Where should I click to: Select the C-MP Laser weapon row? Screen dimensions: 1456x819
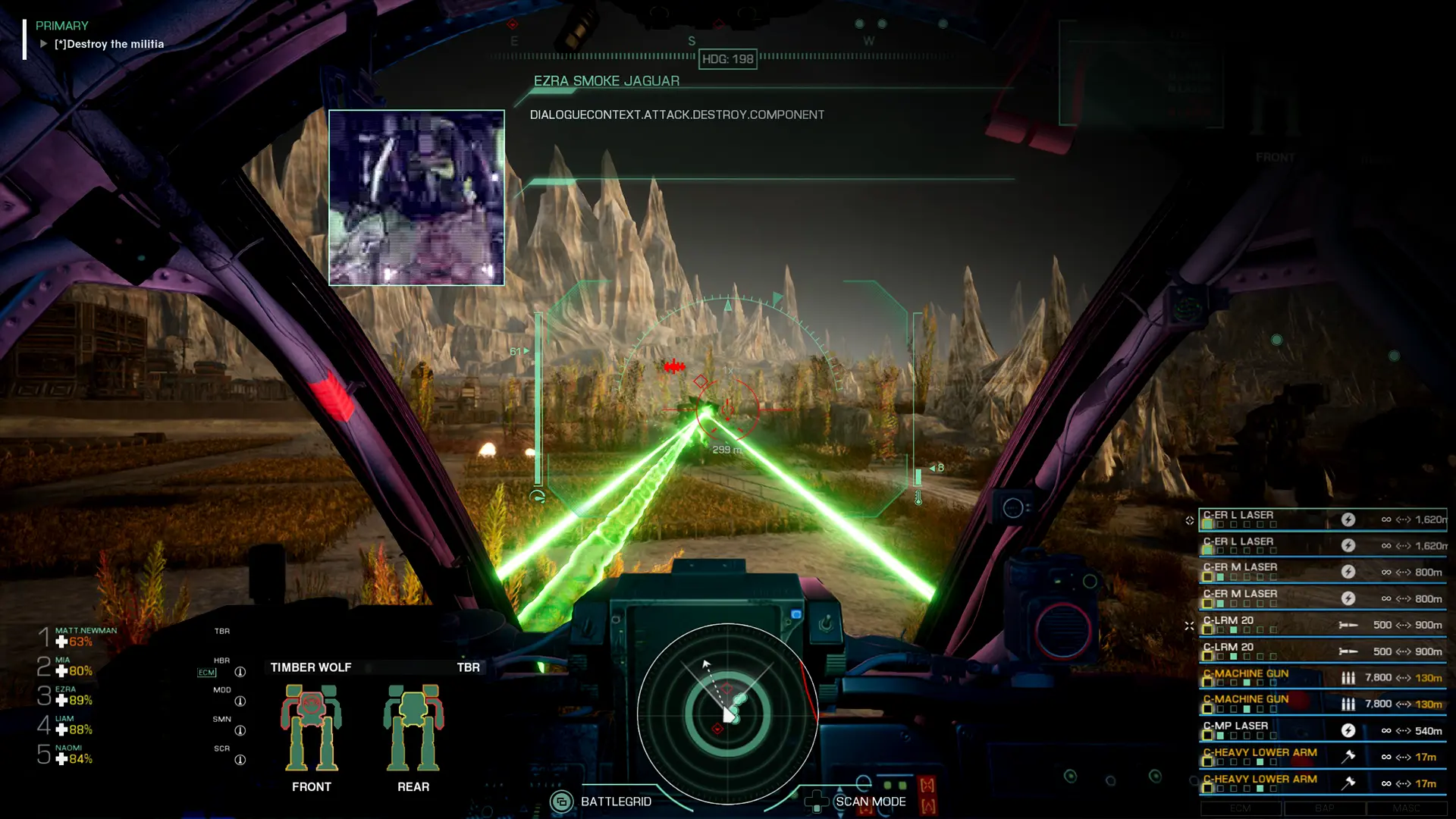(1322, 730)
